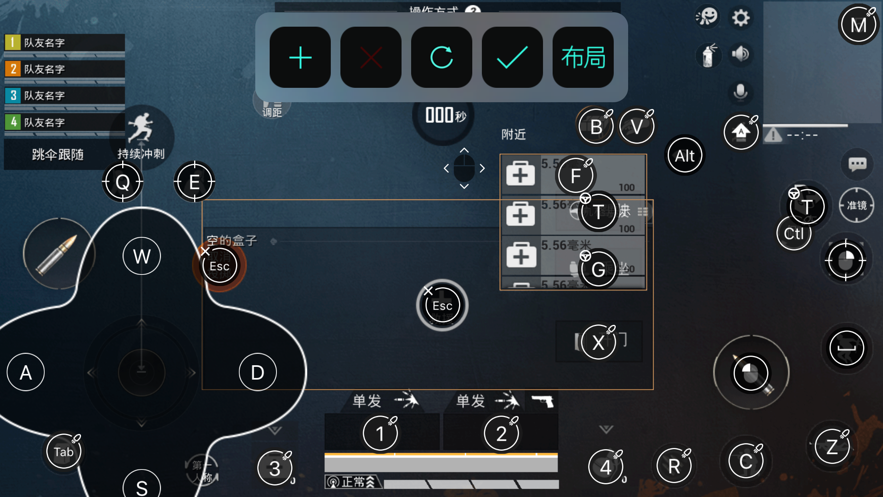Tap the 跳伞跟随 parachute follow button
Viewport: 883px width, 497px height.
tap(58, 154)
